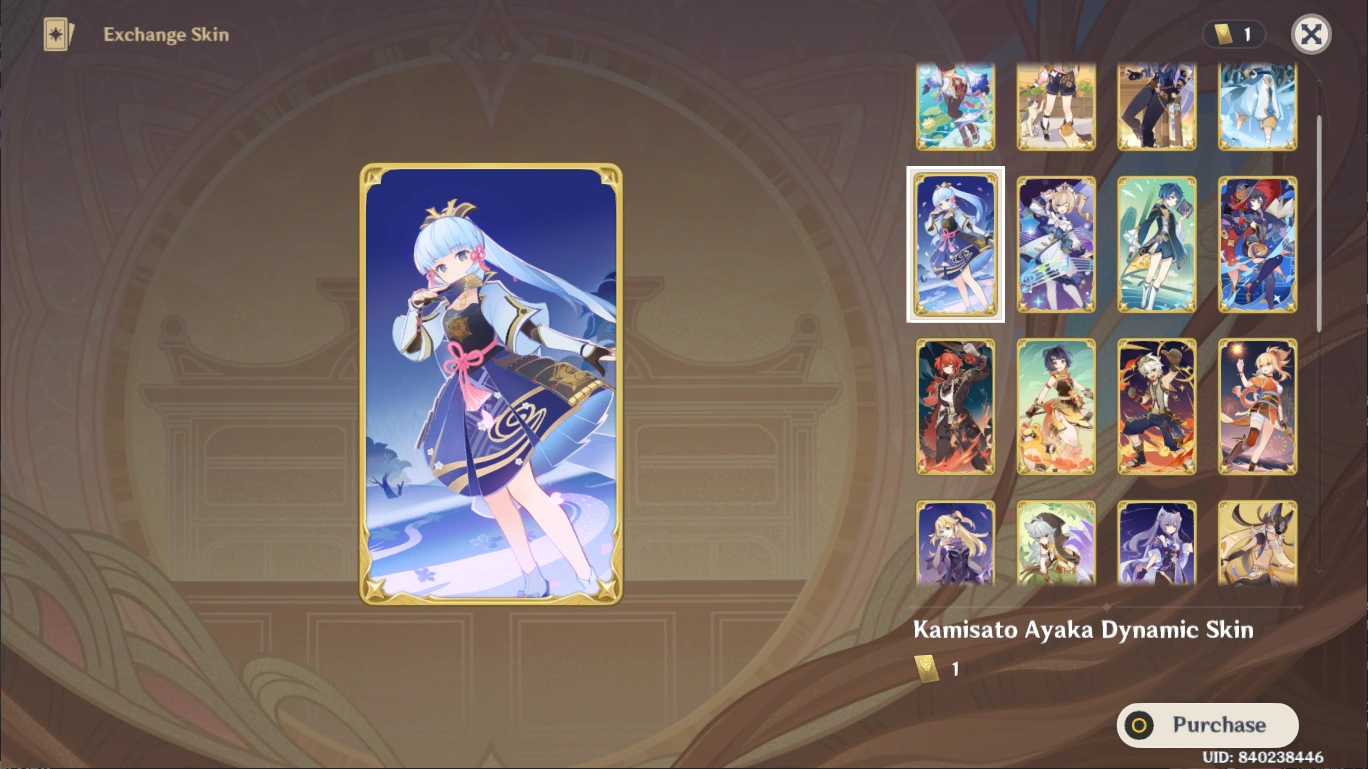Image resolution: width=1368 pixels, height=769 pixels.
Task: Select the Fischl skin card
Action: click(955, 545)
